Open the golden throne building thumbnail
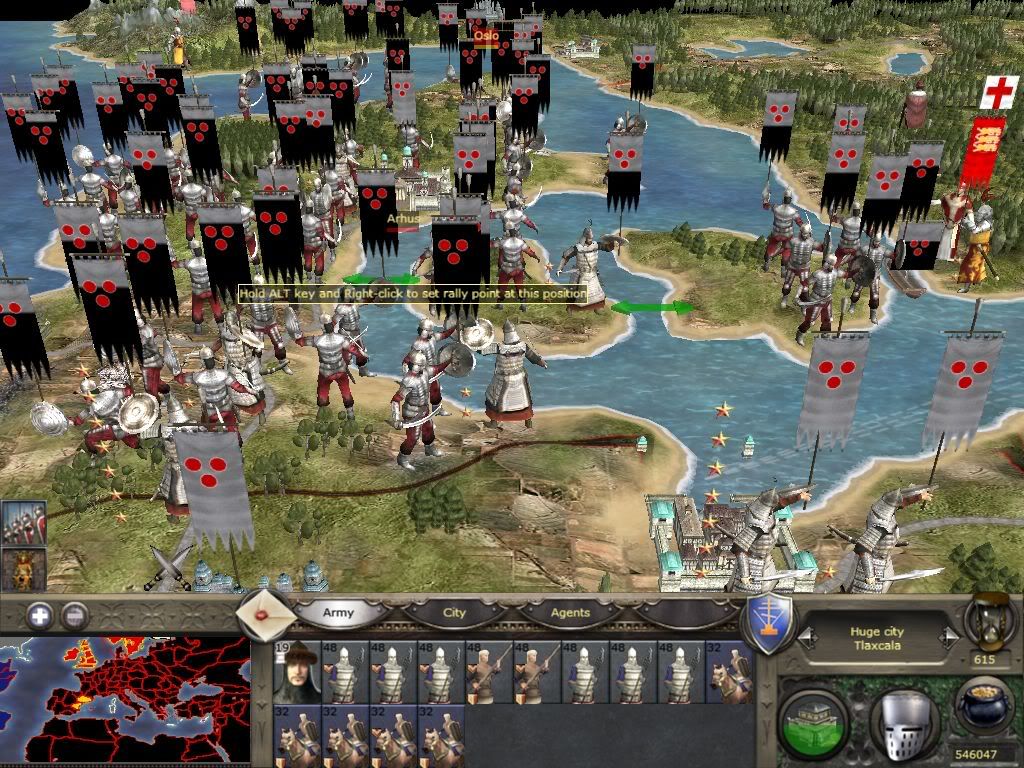Image resolution: width=1024 pixels, height=768 pixels. 23,570
